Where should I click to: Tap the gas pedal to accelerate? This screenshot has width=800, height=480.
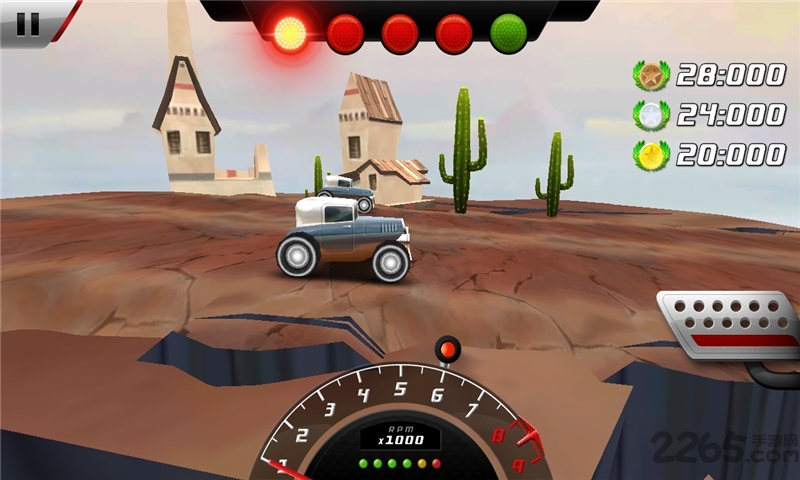tap(729, 324)
